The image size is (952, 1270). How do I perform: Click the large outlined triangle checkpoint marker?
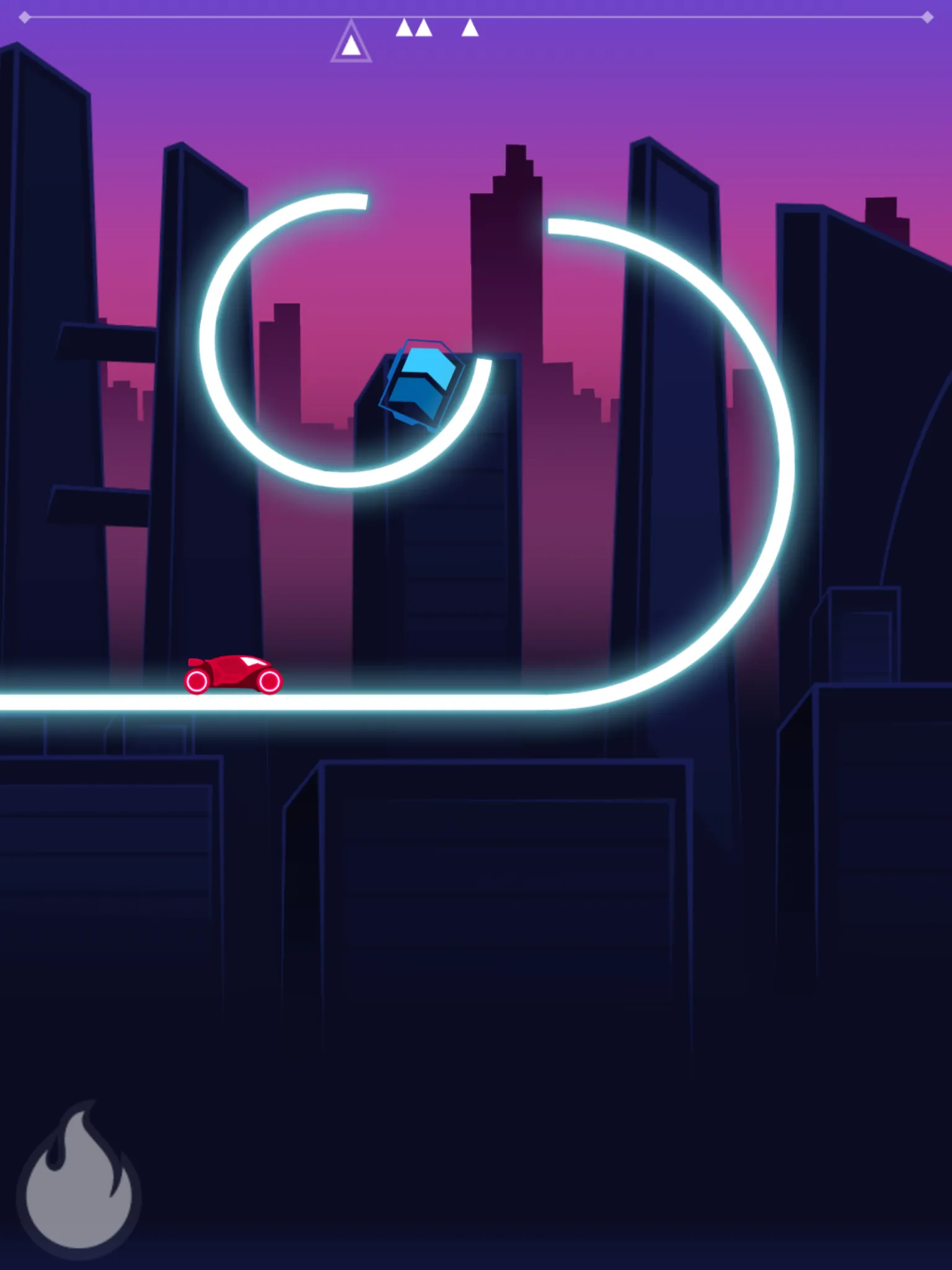pyautogui.click(x=351, y=43)
